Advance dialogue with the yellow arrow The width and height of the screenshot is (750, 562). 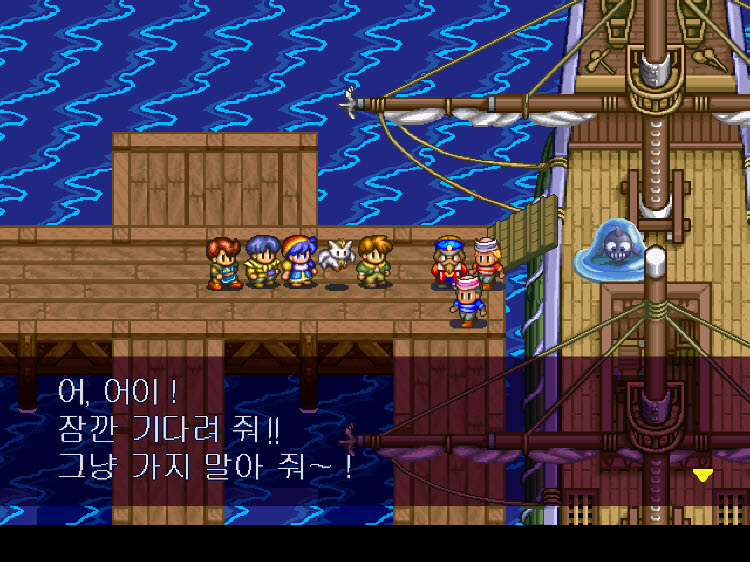point(703,475)
